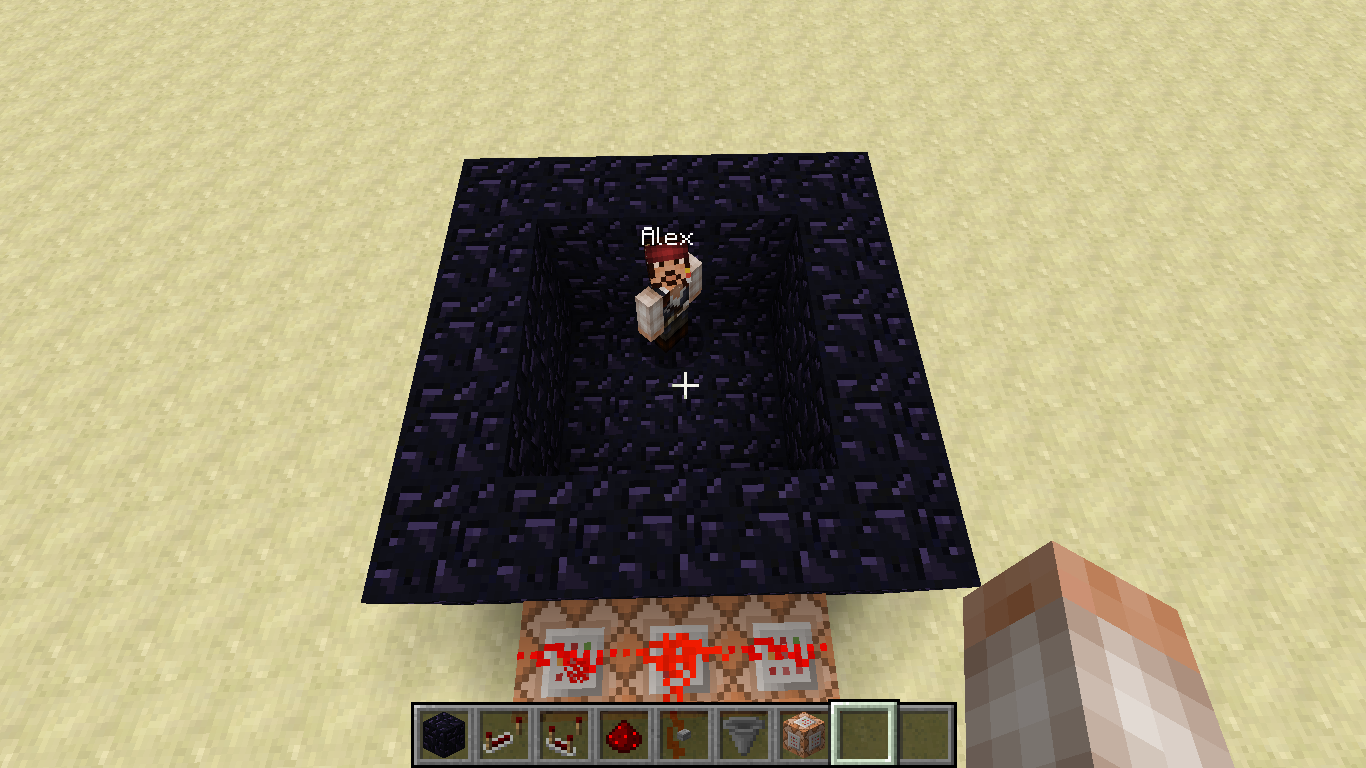Viewport: 1366px width, 768px height.
Task: Select the second redstone repeater hotbar slot
Action: pyautogui.click(x=563, y=733)
